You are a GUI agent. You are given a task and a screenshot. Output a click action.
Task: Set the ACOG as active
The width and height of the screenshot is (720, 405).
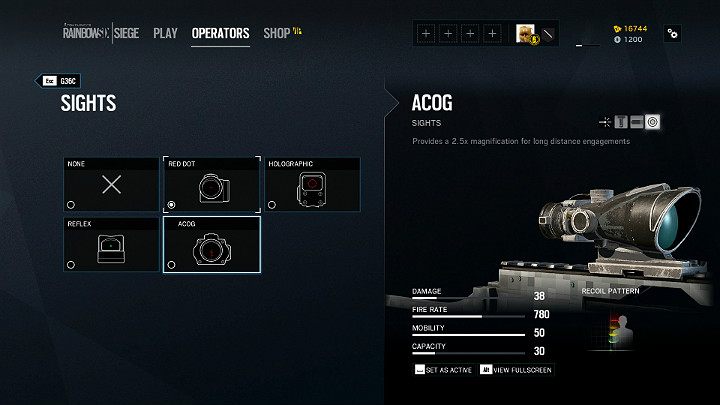click(x=443, y=369)
